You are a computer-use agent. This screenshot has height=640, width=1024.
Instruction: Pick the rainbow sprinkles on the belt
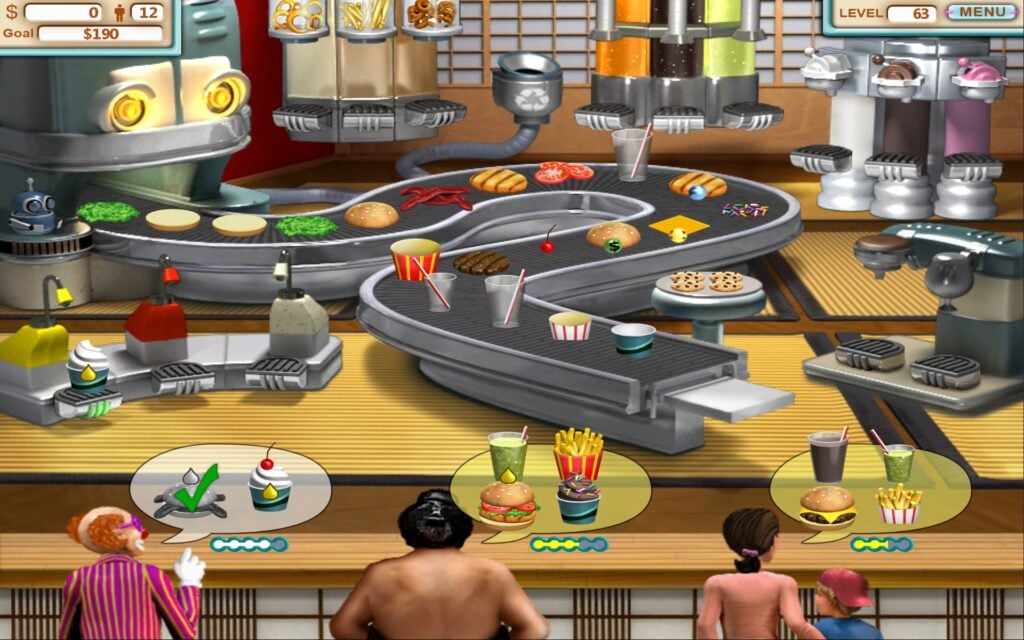pyautogui.click(x=745, y=210)
